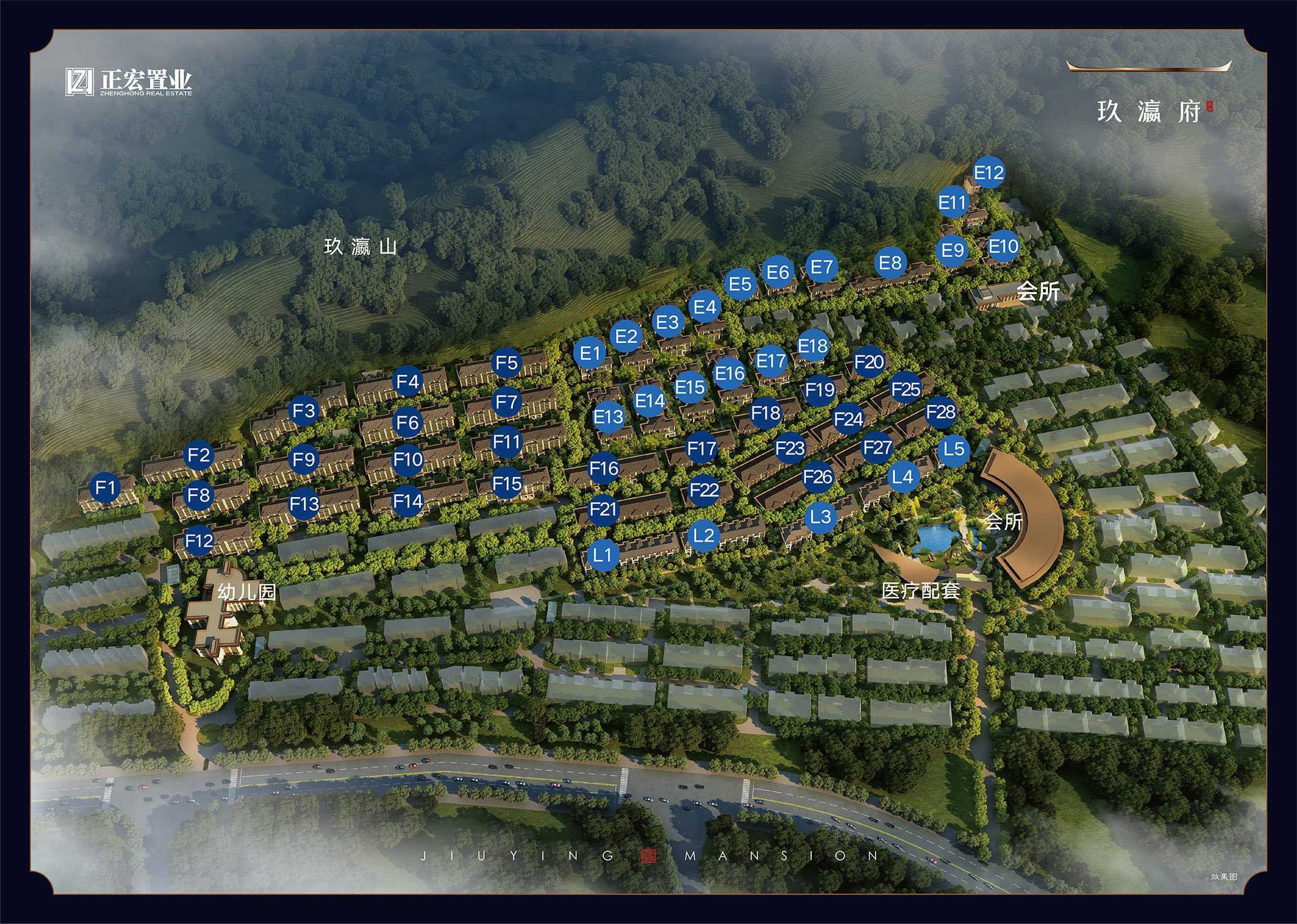Screen dimensions: 1297x924
Task: Select the L5 building marker
Action: point(953,449)
